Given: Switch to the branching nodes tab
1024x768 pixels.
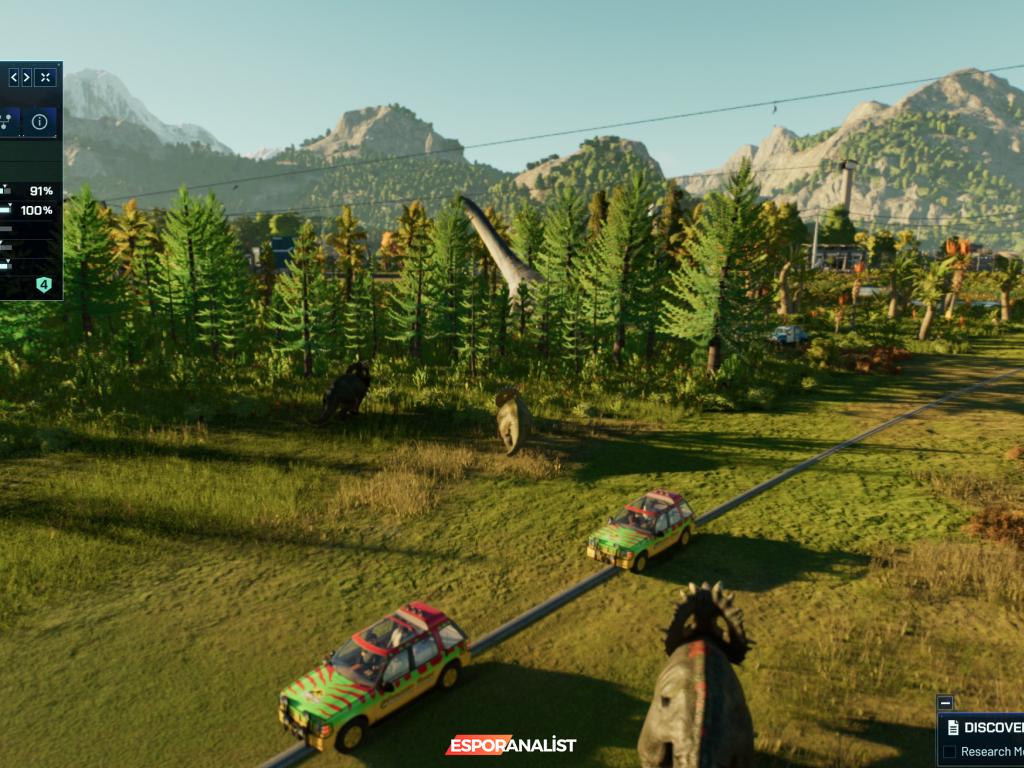Looking at the screenshot, I should pyautogui.click(x=6, y=122).
